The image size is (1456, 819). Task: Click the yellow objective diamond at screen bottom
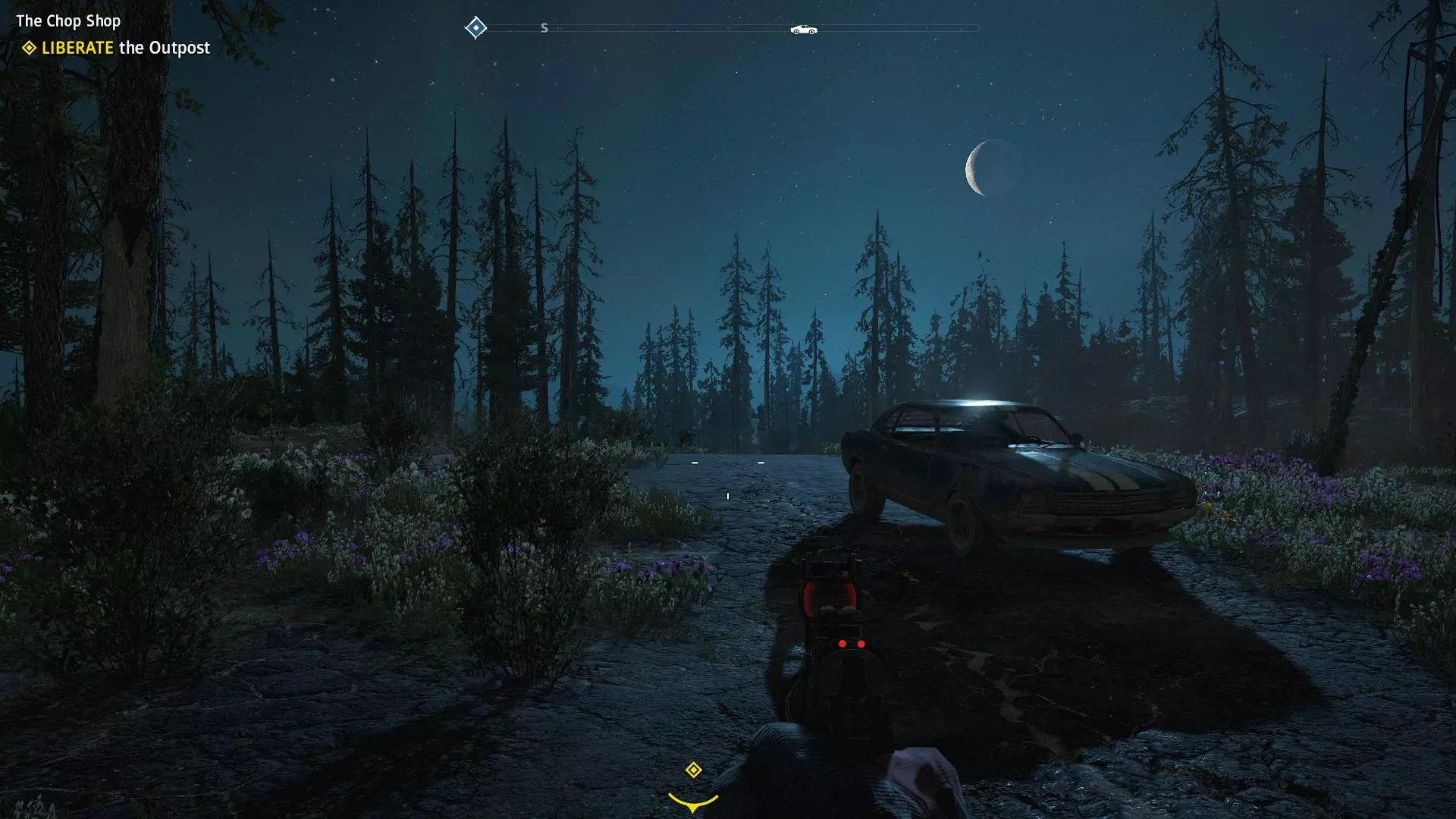tap(693, 770)
